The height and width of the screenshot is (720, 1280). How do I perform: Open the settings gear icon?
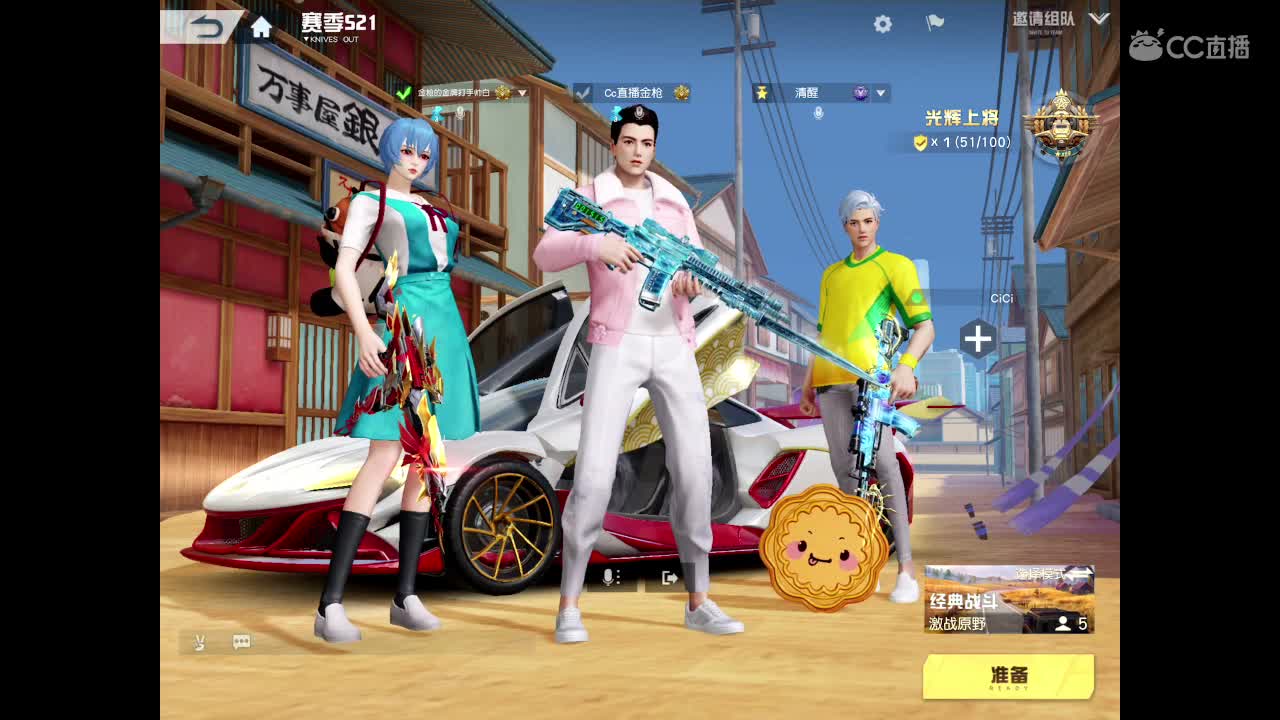(x=882, y=22)
